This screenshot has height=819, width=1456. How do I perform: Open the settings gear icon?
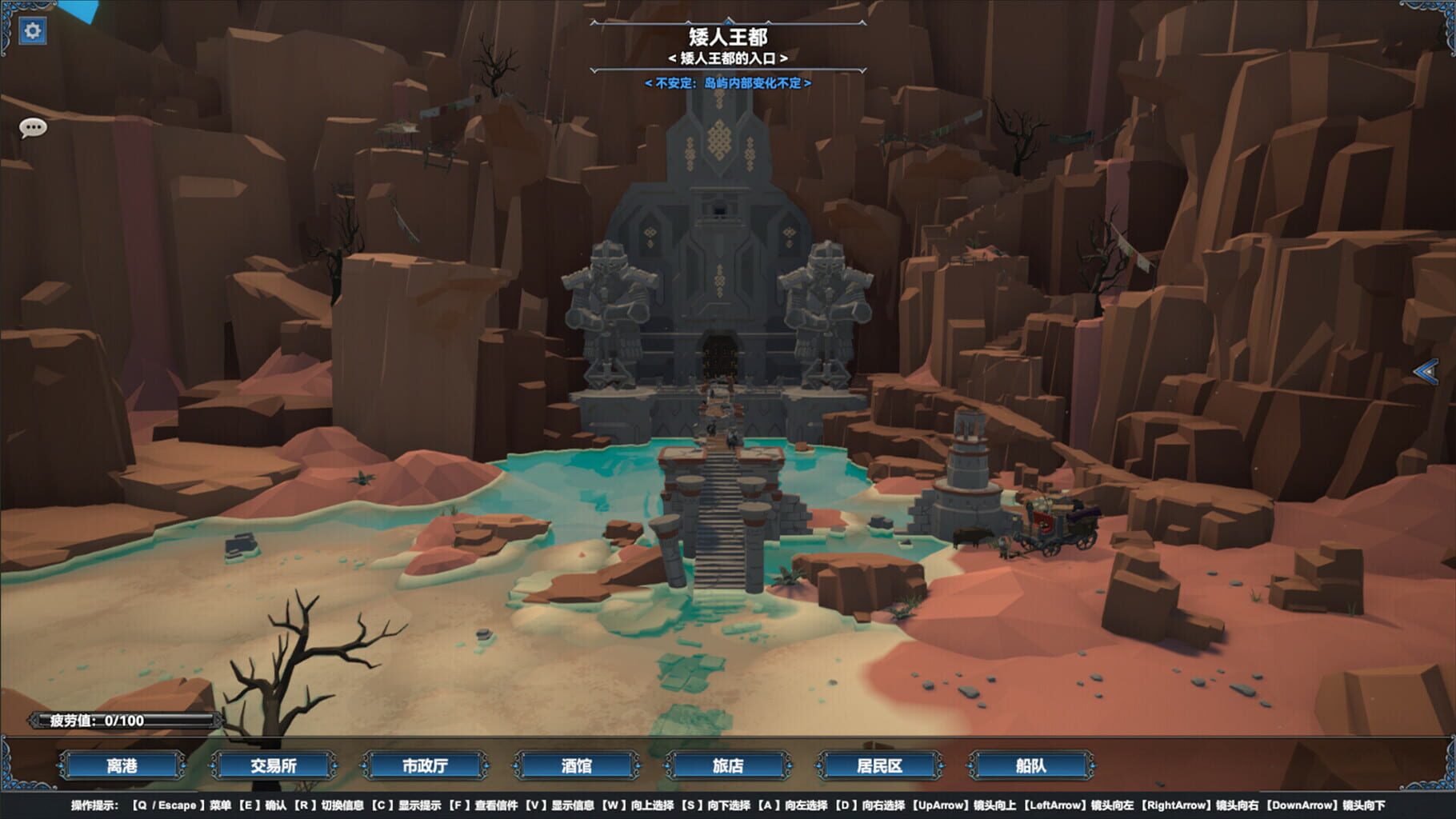pyautogui.click(x=31, y=29)
